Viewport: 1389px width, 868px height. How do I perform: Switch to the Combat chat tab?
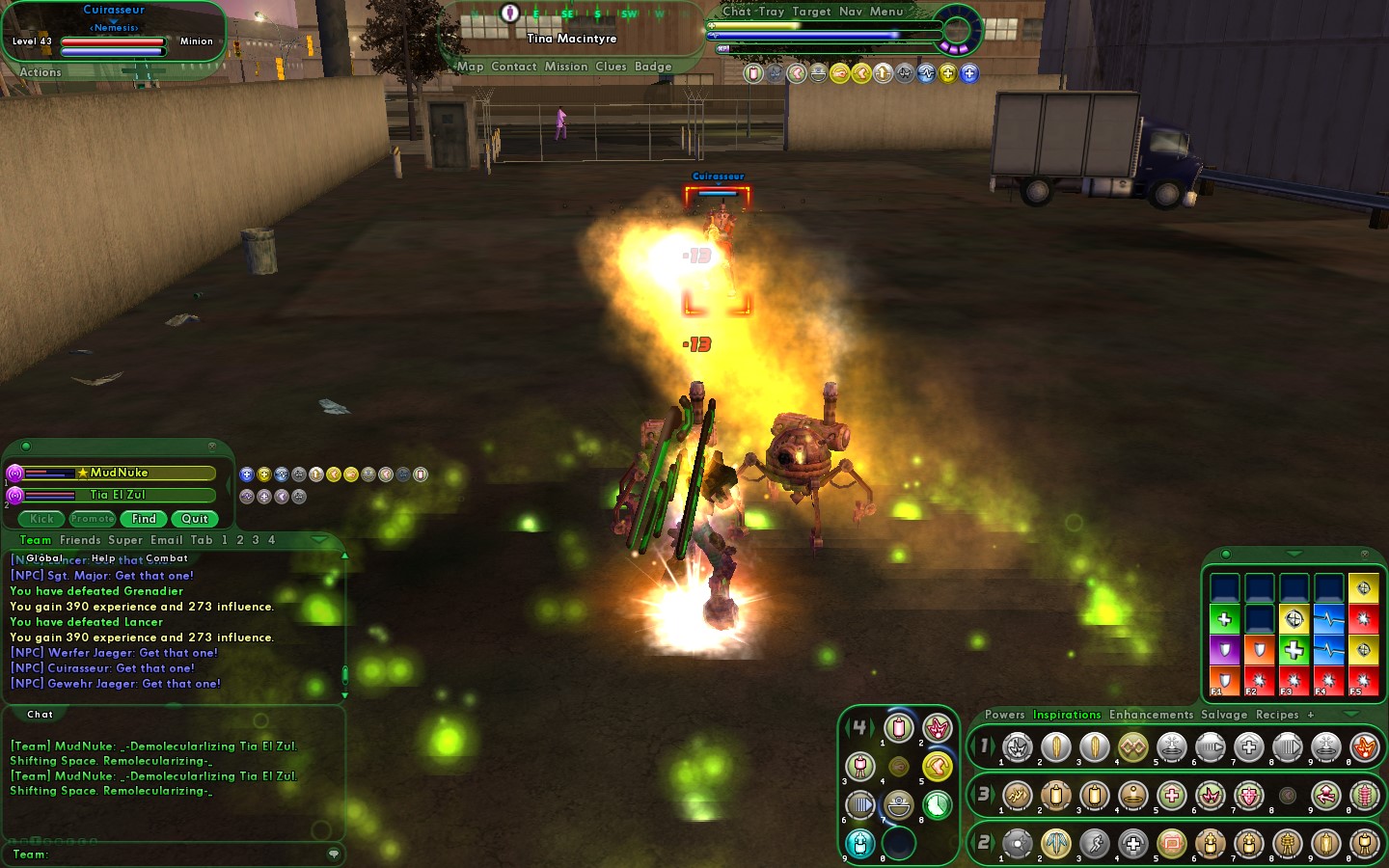(x=167, y=558)
